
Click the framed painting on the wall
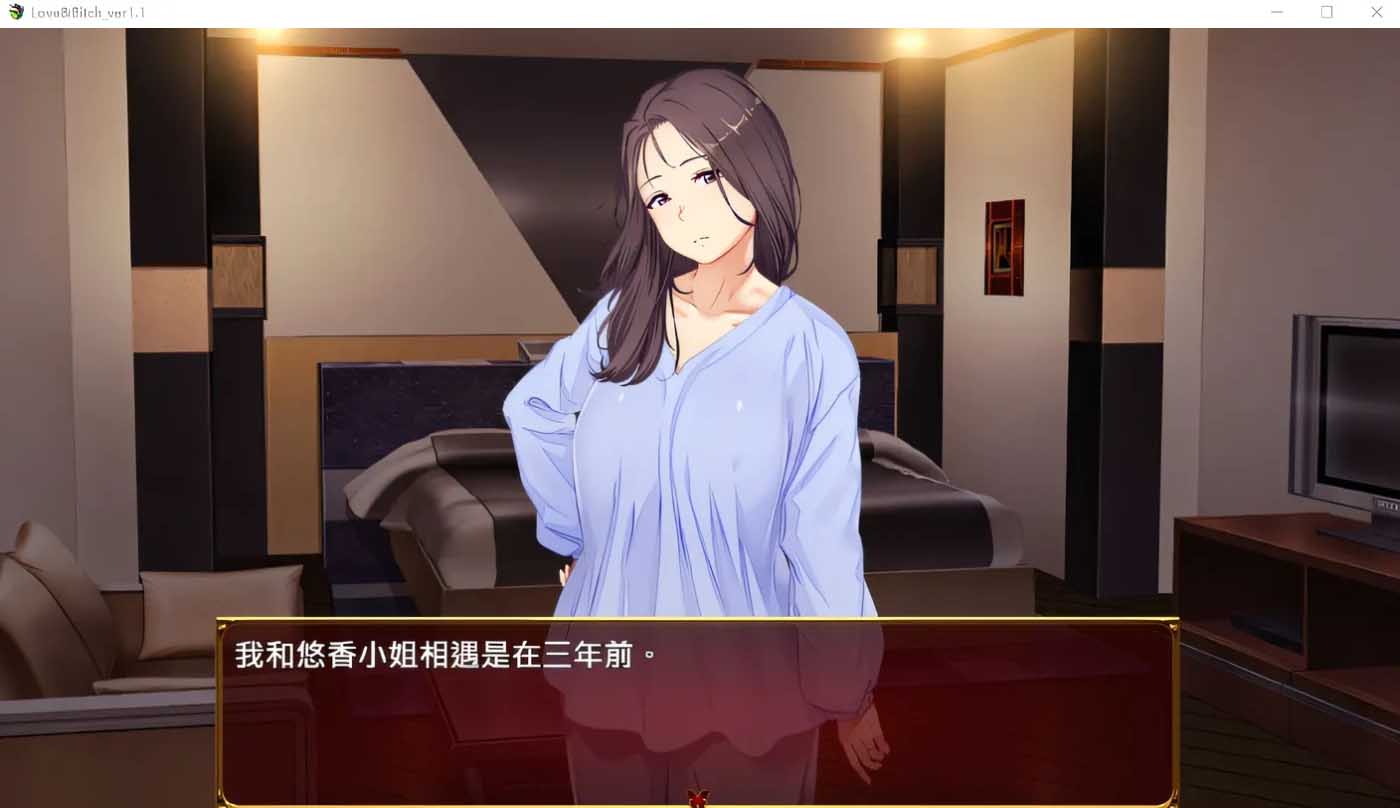click(x=1004, y=248)
